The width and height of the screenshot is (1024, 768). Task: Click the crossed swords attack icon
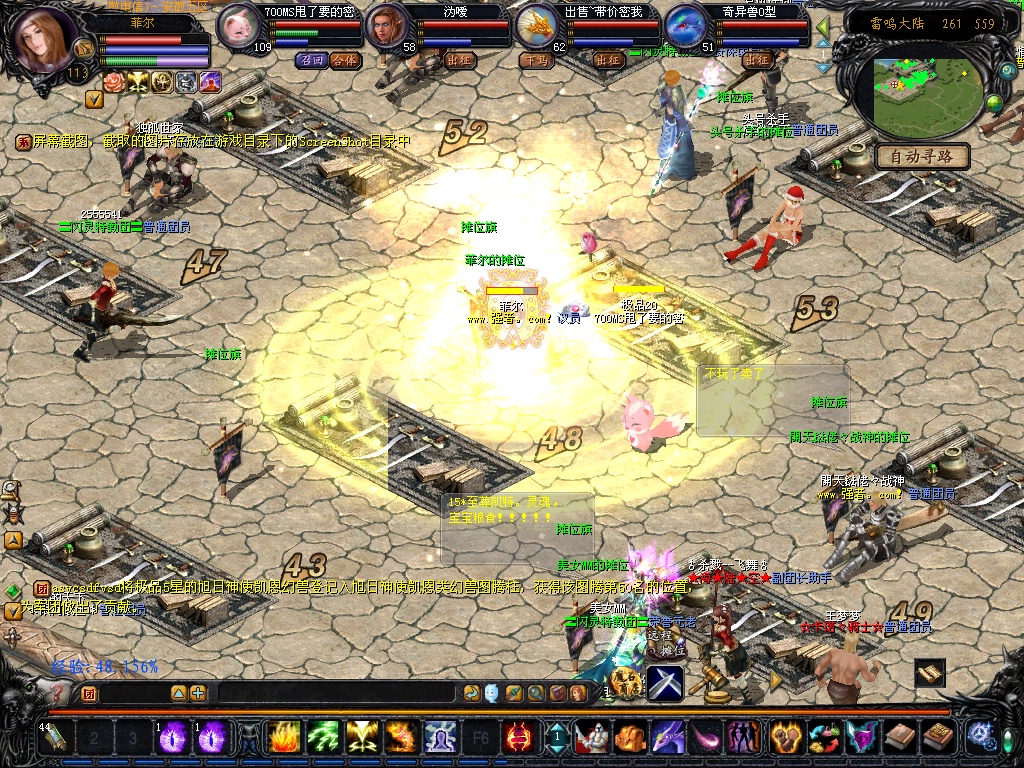tap(664, 683)
